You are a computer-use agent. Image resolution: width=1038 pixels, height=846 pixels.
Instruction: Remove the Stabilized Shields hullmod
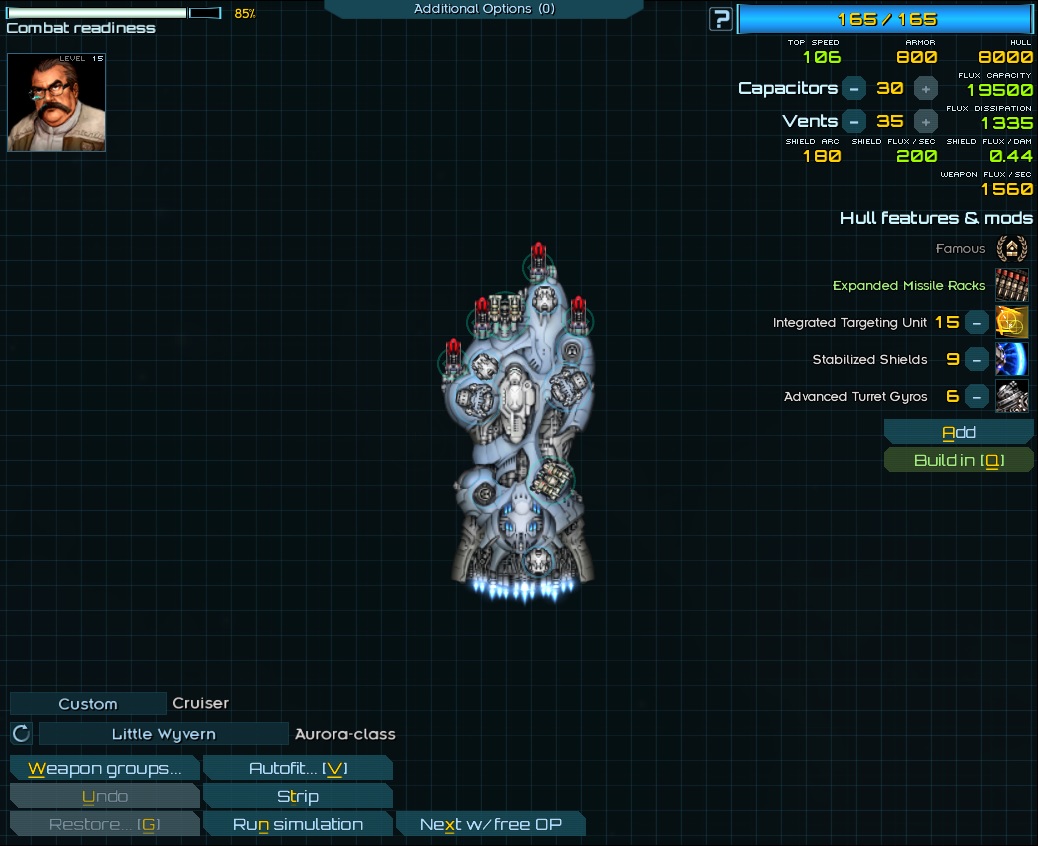(x=977, y=359)
